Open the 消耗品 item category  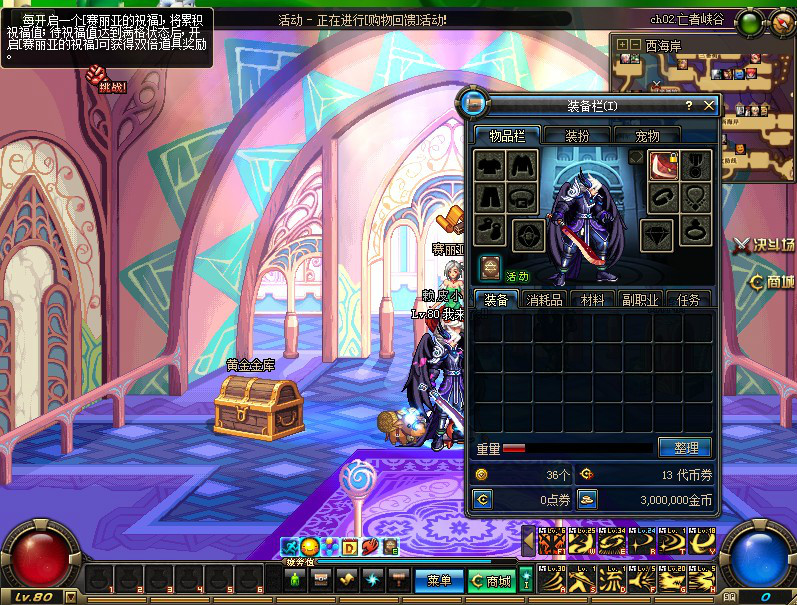tap(544, 299)
